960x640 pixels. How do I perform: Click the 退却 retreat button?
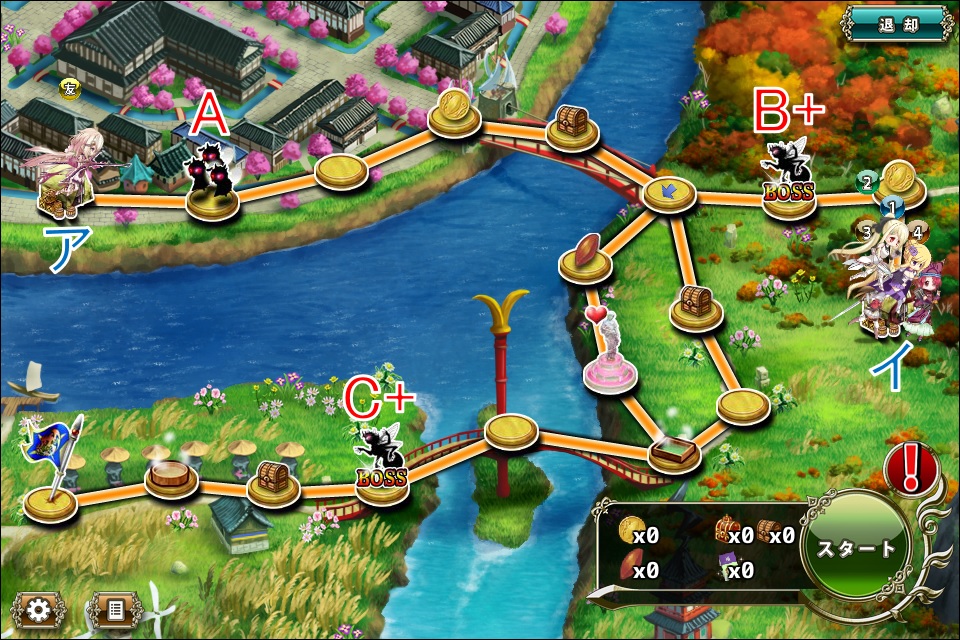coord(897,22)
